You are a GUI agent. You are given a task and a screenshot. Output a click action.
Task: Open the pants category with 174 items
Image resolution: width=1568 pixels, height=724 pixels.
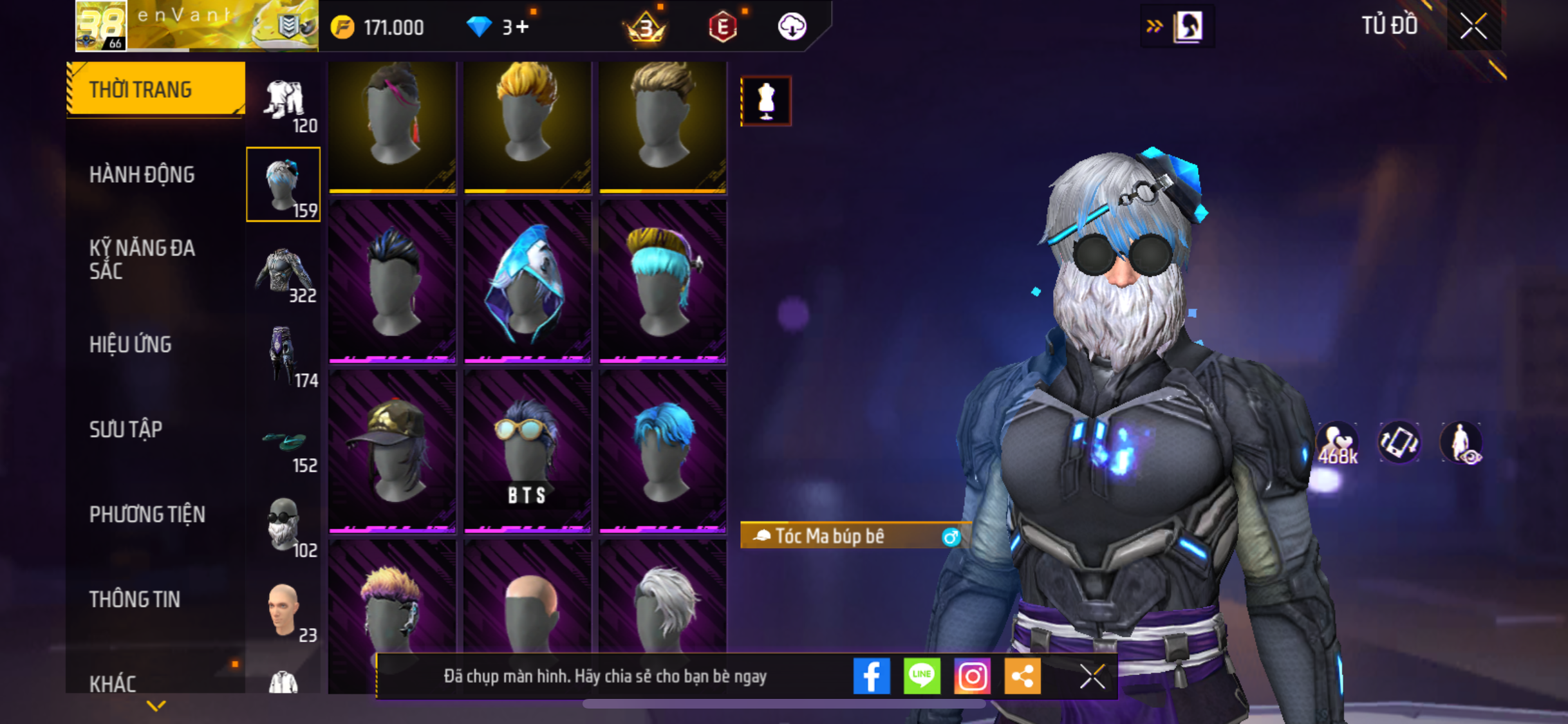click(x=284, y=357)
